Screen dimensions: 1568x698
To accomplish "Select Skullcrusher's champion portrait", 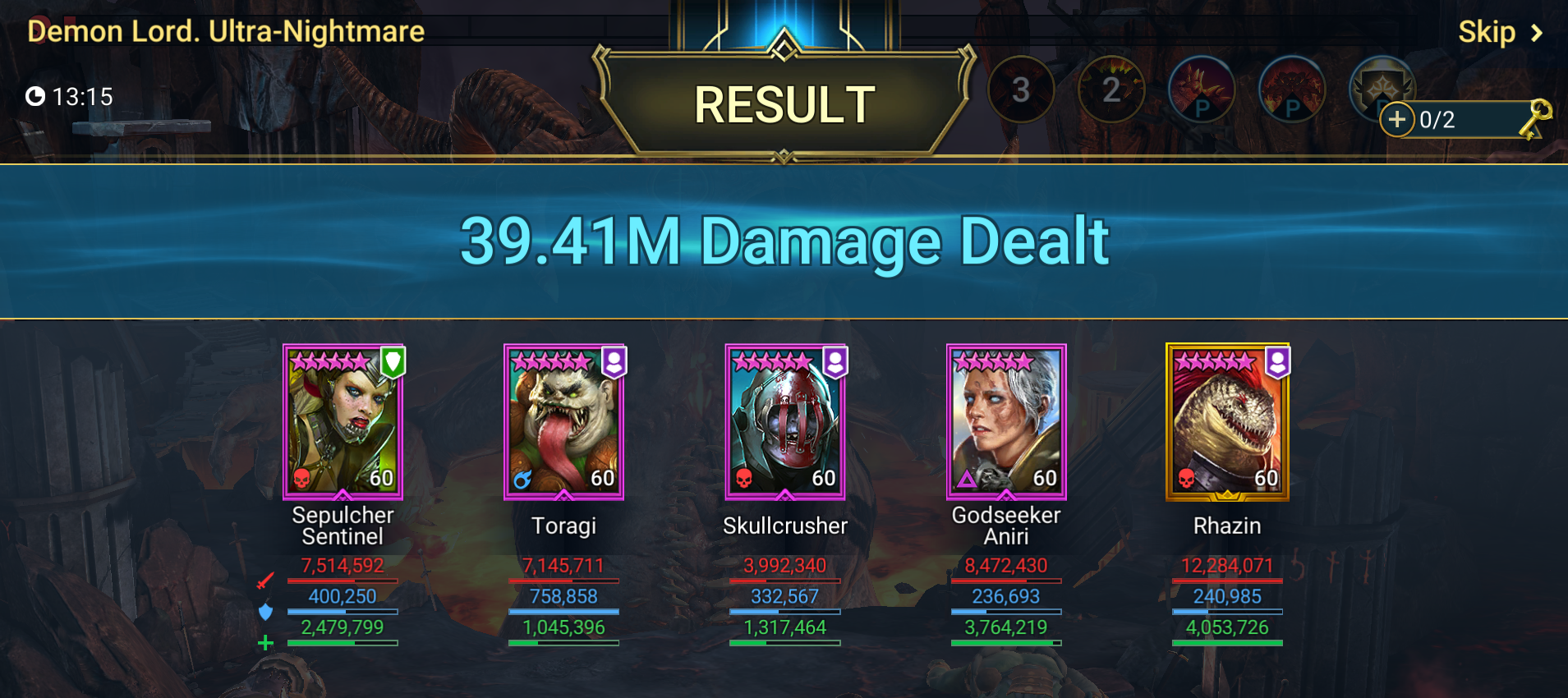I will click(x=785, y=423).
